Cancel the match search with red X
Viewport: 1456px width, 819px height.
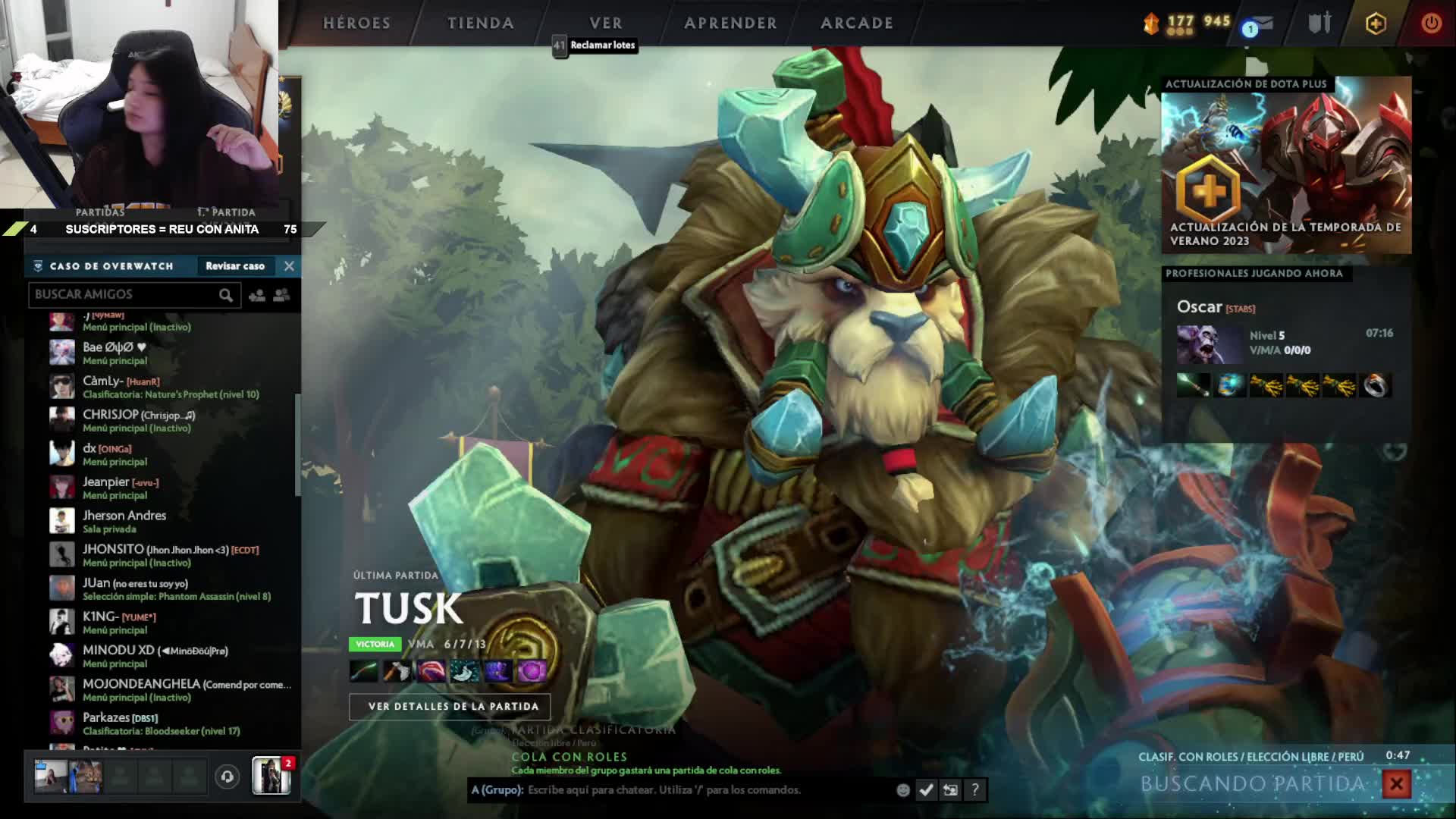point(1396,784)
